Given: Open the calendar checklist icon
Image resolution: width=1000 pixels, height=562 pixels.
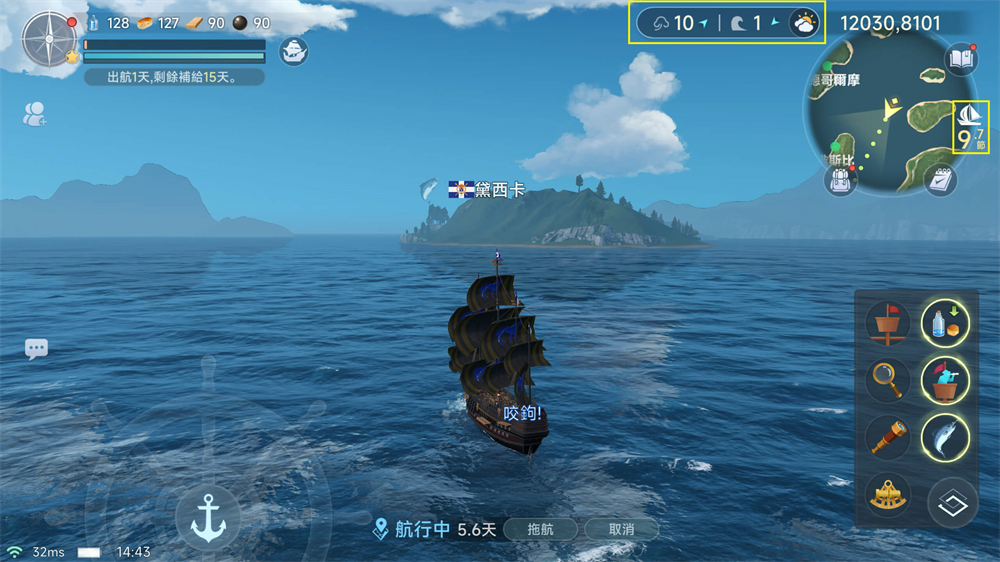Looking at the screenshot, I should (940, 180).
